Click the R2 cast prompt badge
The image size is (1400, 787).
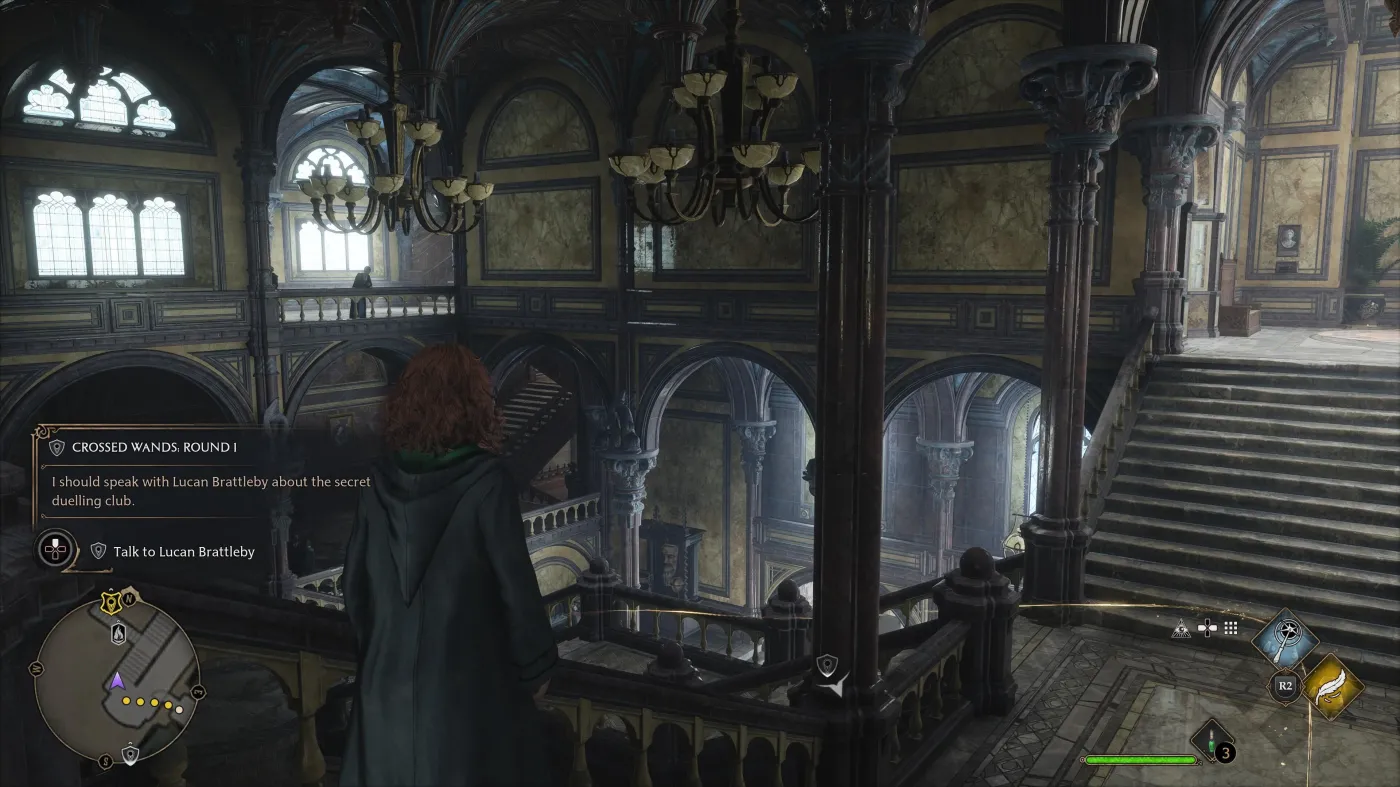1285,685
